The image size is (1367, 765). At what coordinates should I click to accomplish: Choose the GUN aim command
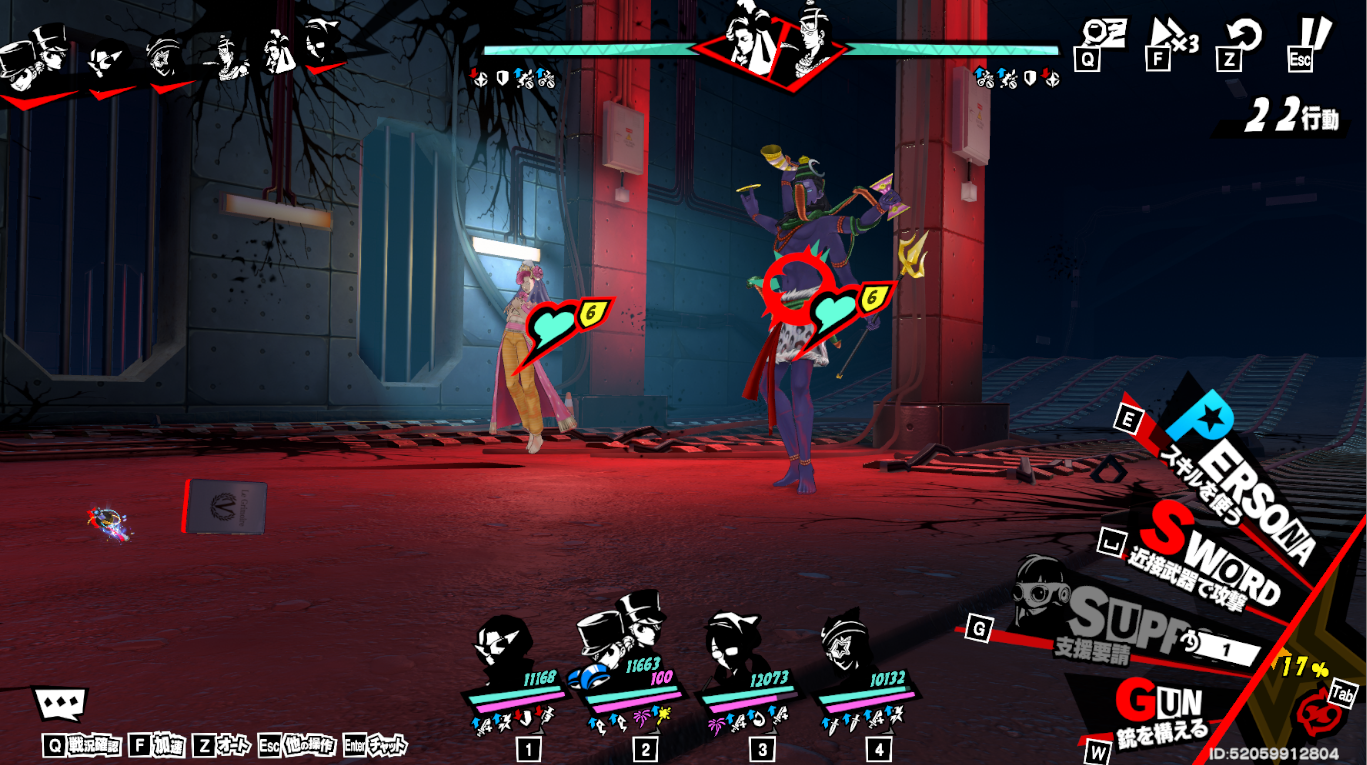pos(1163,707)
